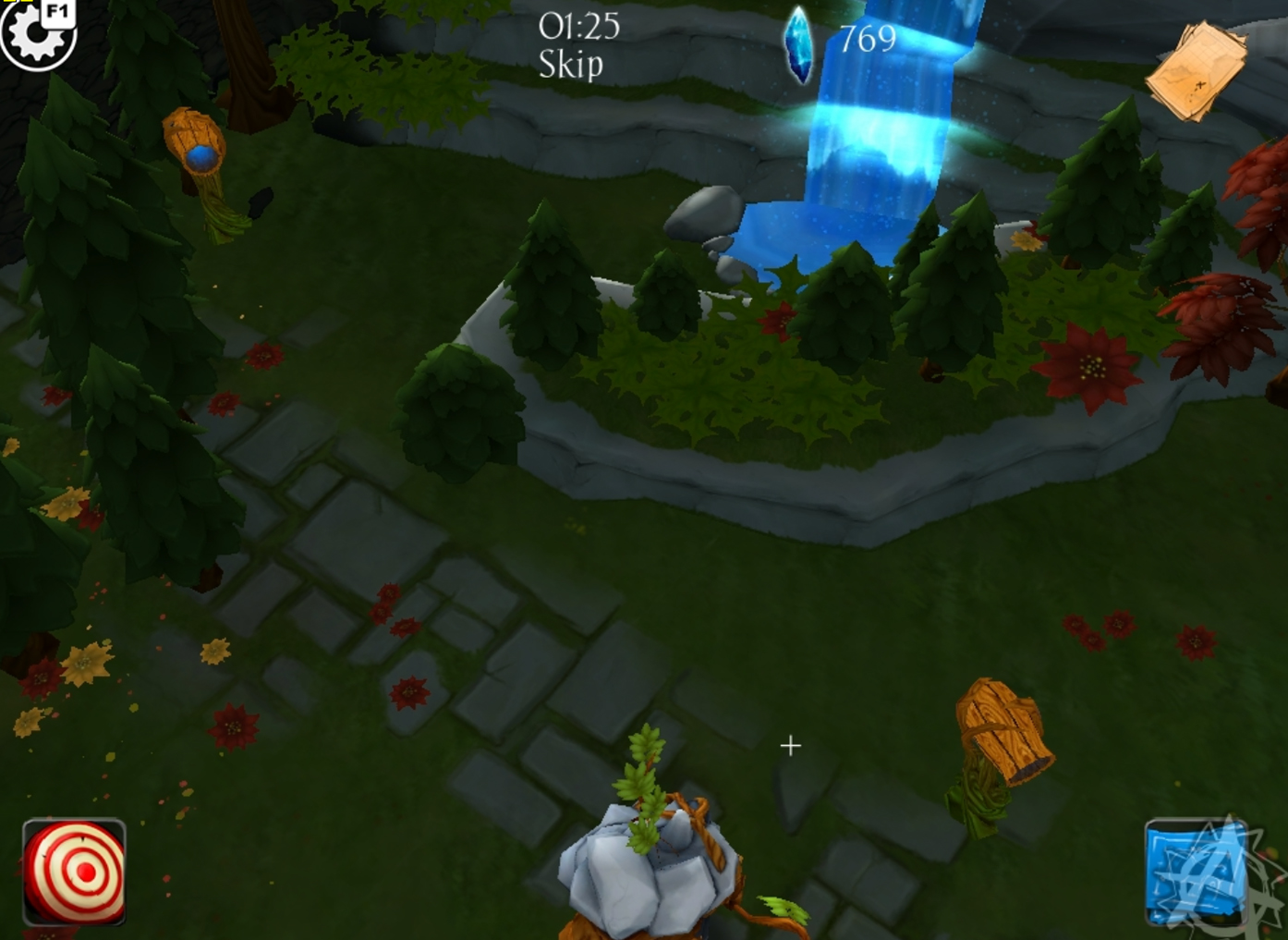This screenshot has width=1288, height=940.
Task: Activate the red bullseye target ability
Action: point(74,871)
